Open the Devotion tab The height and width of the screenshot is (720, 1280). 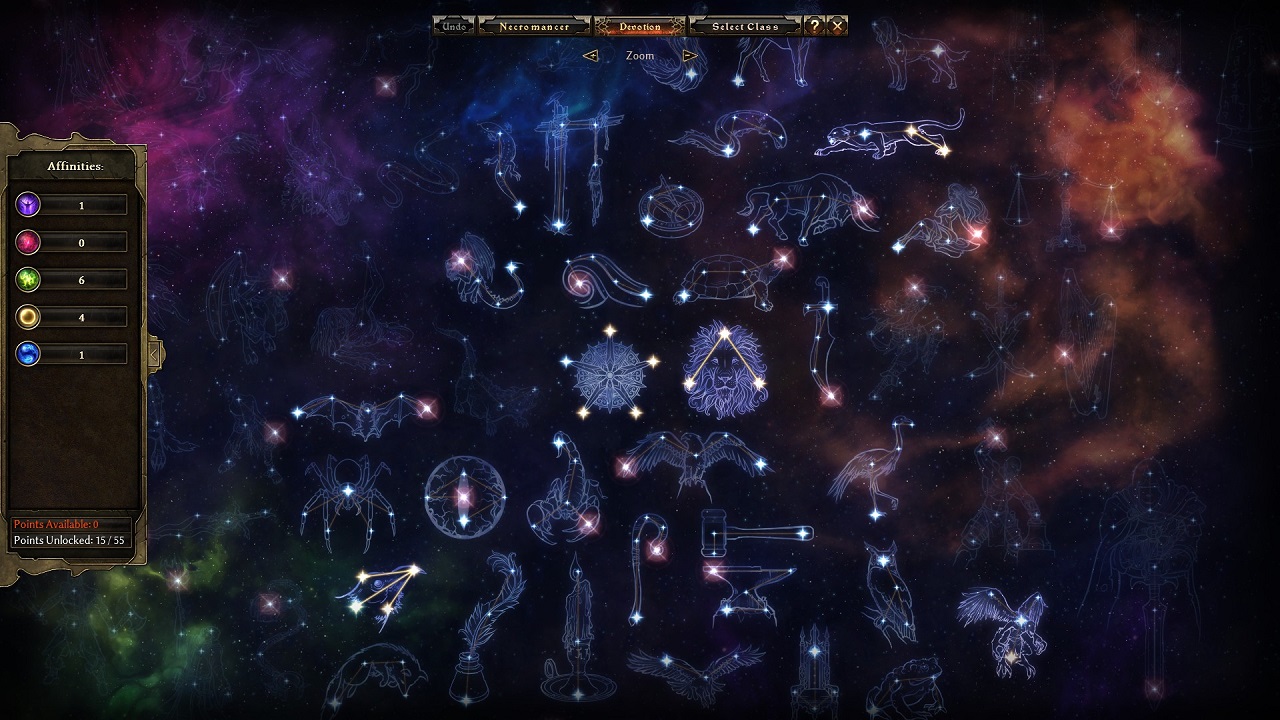pos(639,26)
